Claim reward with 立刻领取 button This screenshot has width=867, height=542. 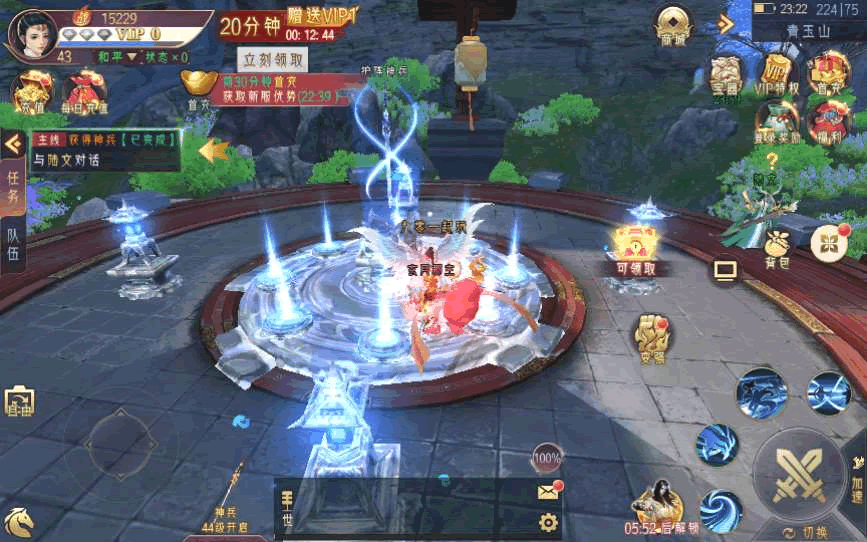point(273,59)
